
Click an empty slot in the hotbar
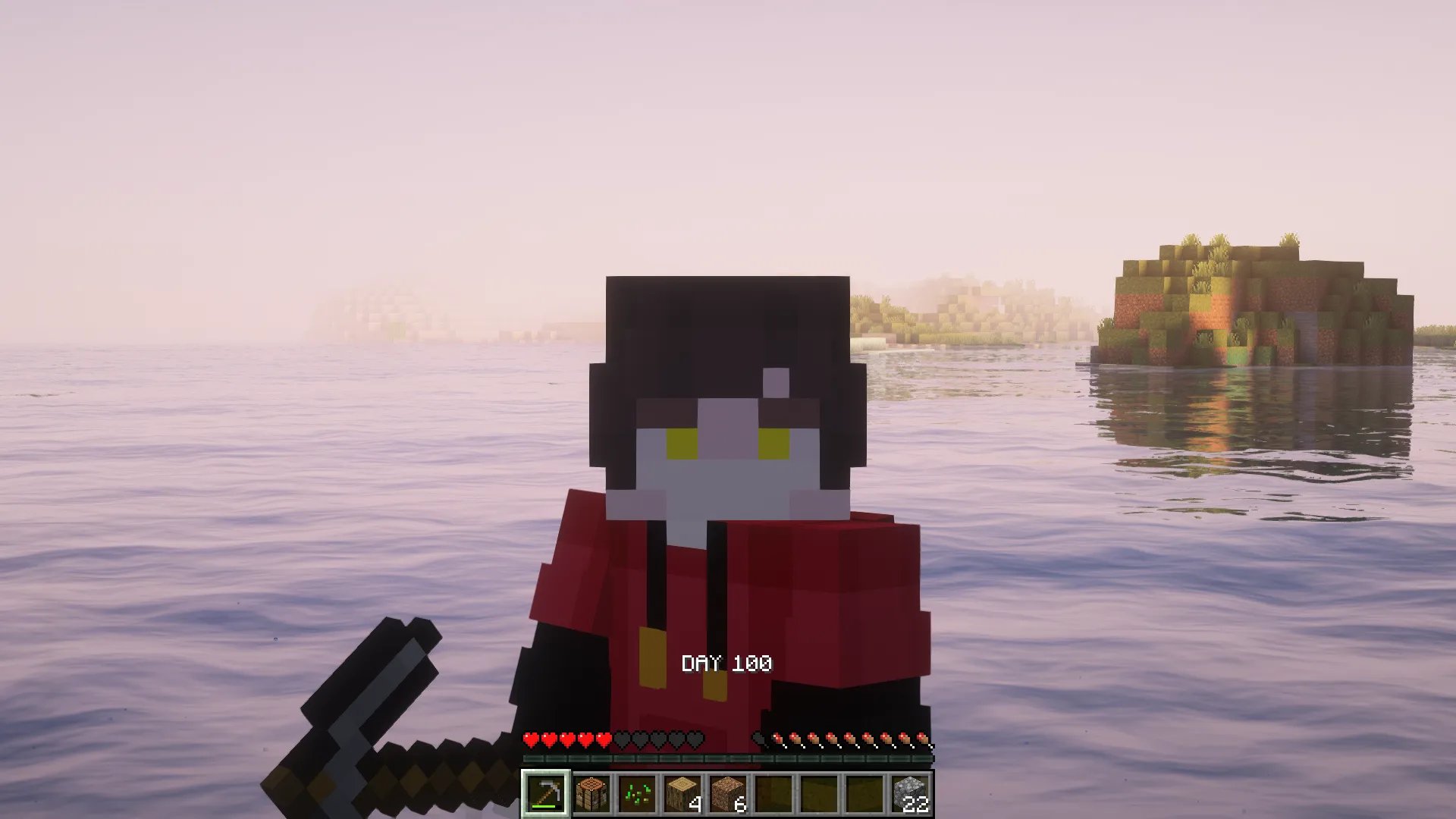819,792
